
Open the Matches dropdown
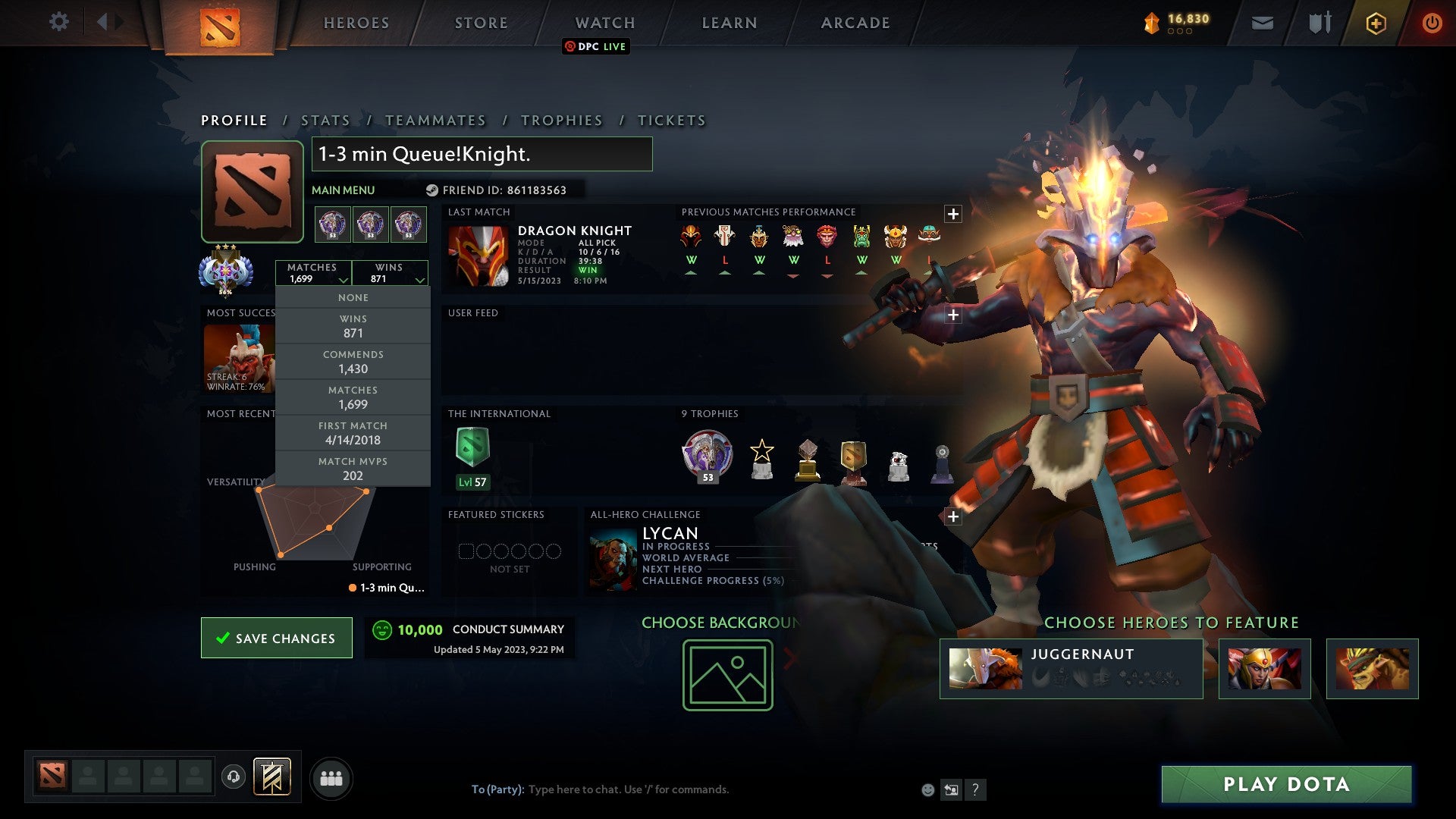(x=314, y=273)
